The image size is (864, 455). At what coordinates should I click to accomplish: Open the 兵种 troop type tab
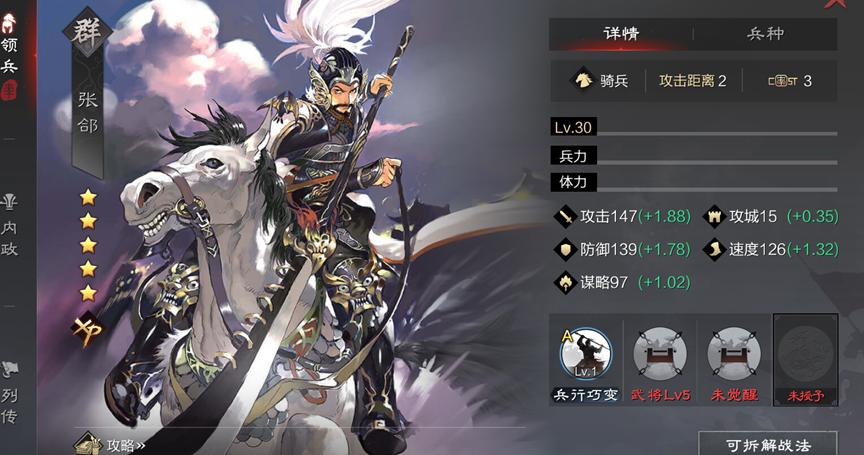pos(765,34)
